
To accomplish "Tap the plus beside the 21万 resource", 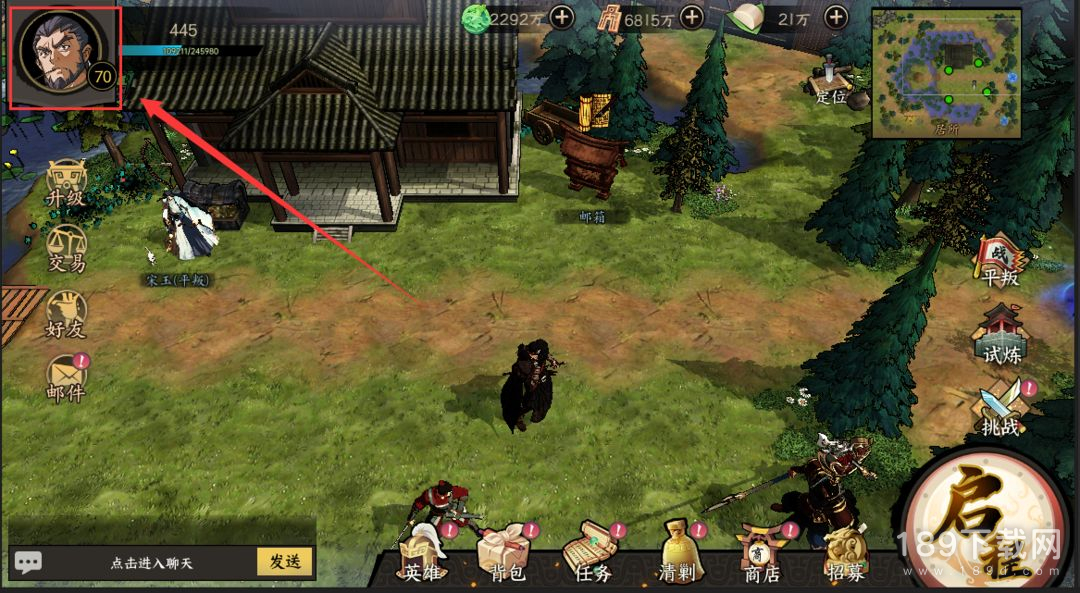I will (835, 17).
